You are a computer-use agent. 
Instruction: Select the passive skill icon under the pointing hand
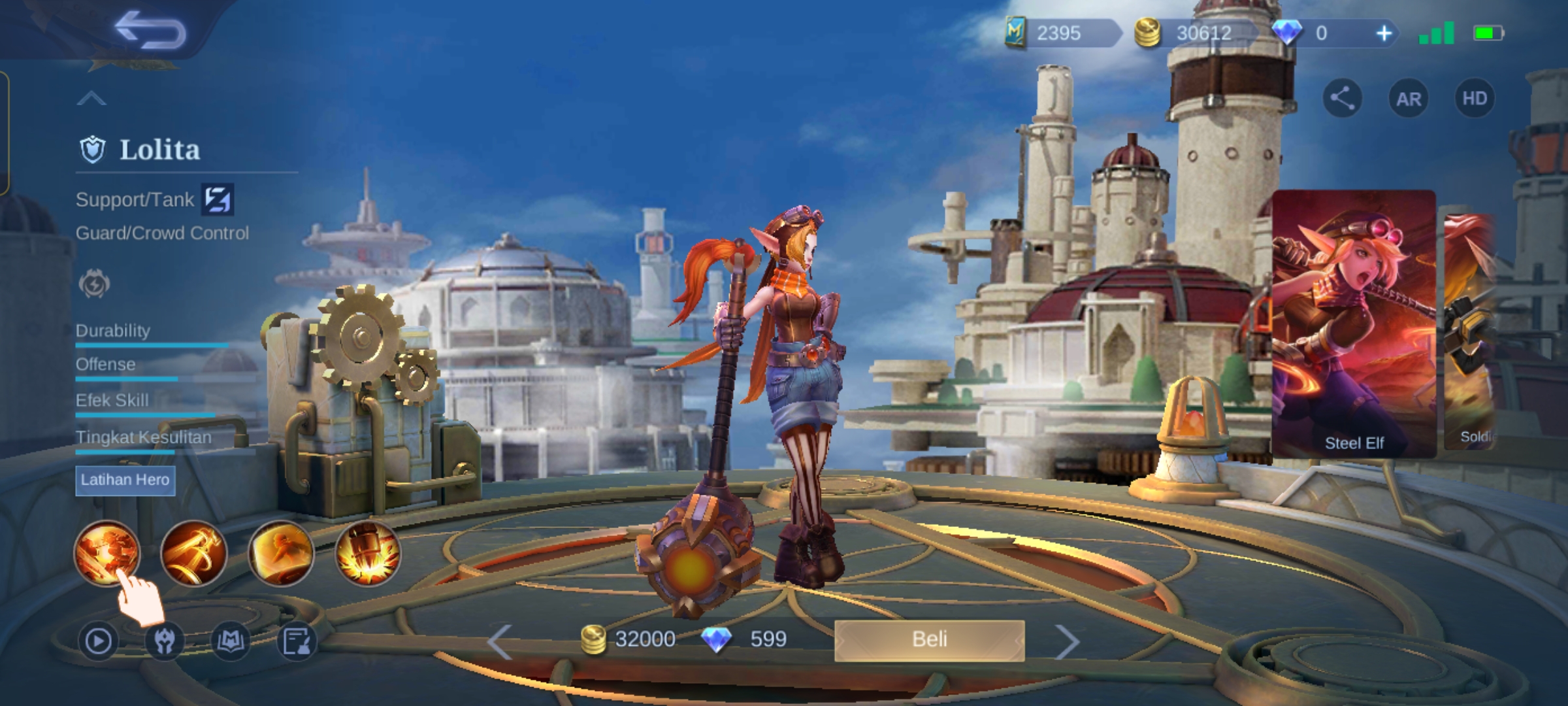(106, 553)
